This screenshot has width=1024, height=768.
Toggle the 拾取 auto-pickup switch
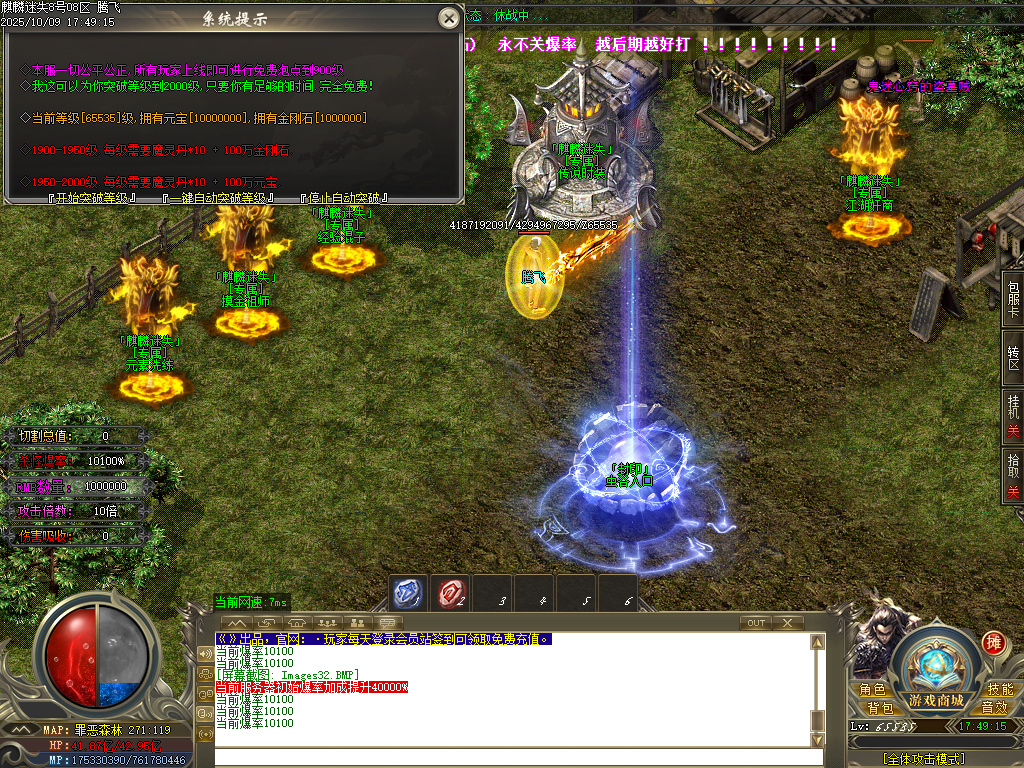click(1013, 475)
